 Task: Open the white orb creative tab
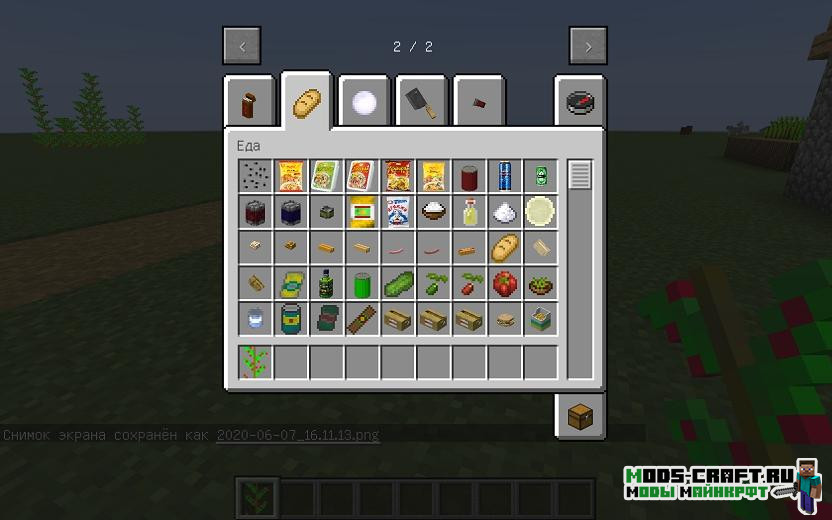[363, 101]
